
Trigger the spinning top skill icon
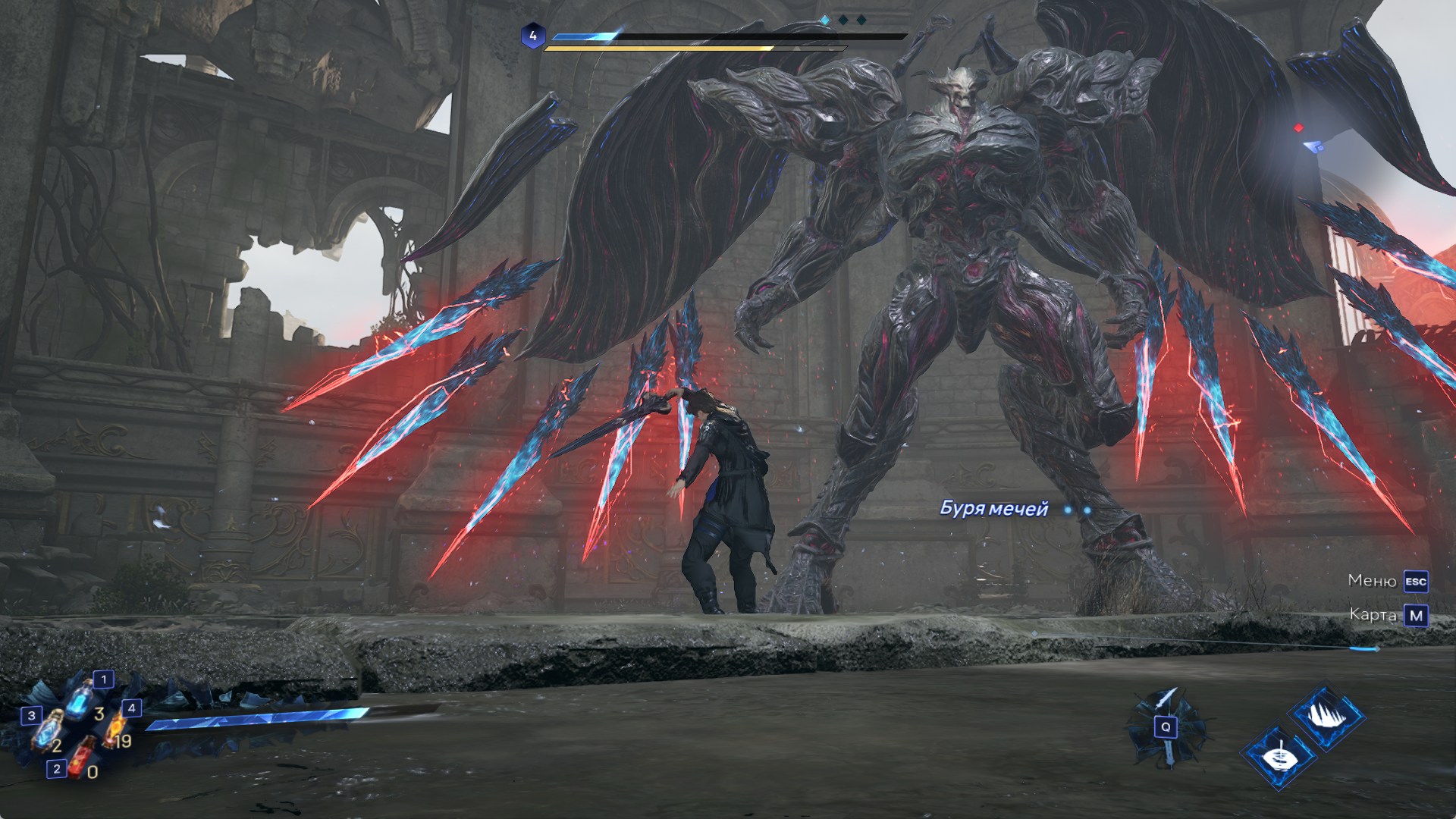click(x=1279, y=756)
